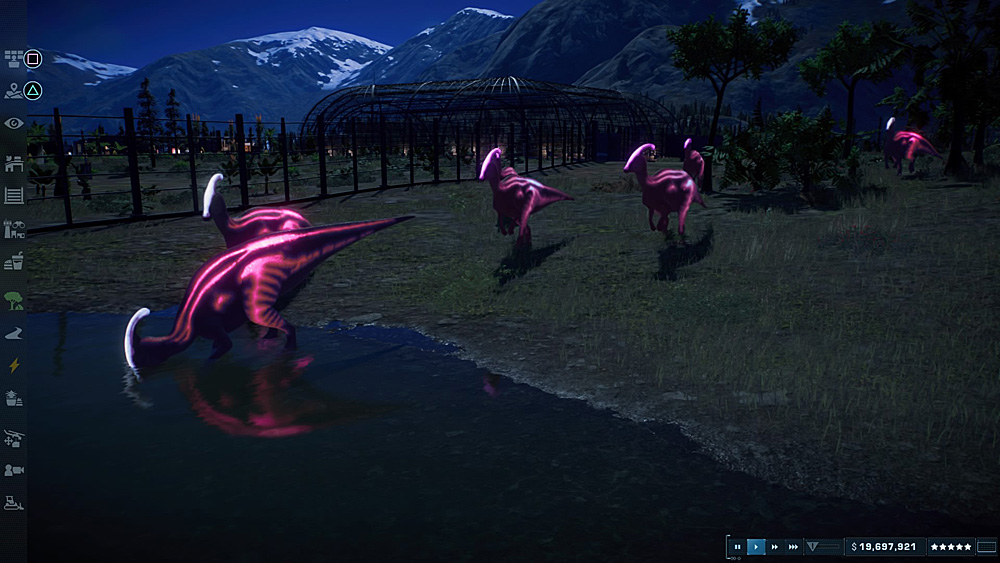Set game speed to normal play
The width and height of the screenshot is (1000, 563).
pyautogui.click(x=756, y=547)
